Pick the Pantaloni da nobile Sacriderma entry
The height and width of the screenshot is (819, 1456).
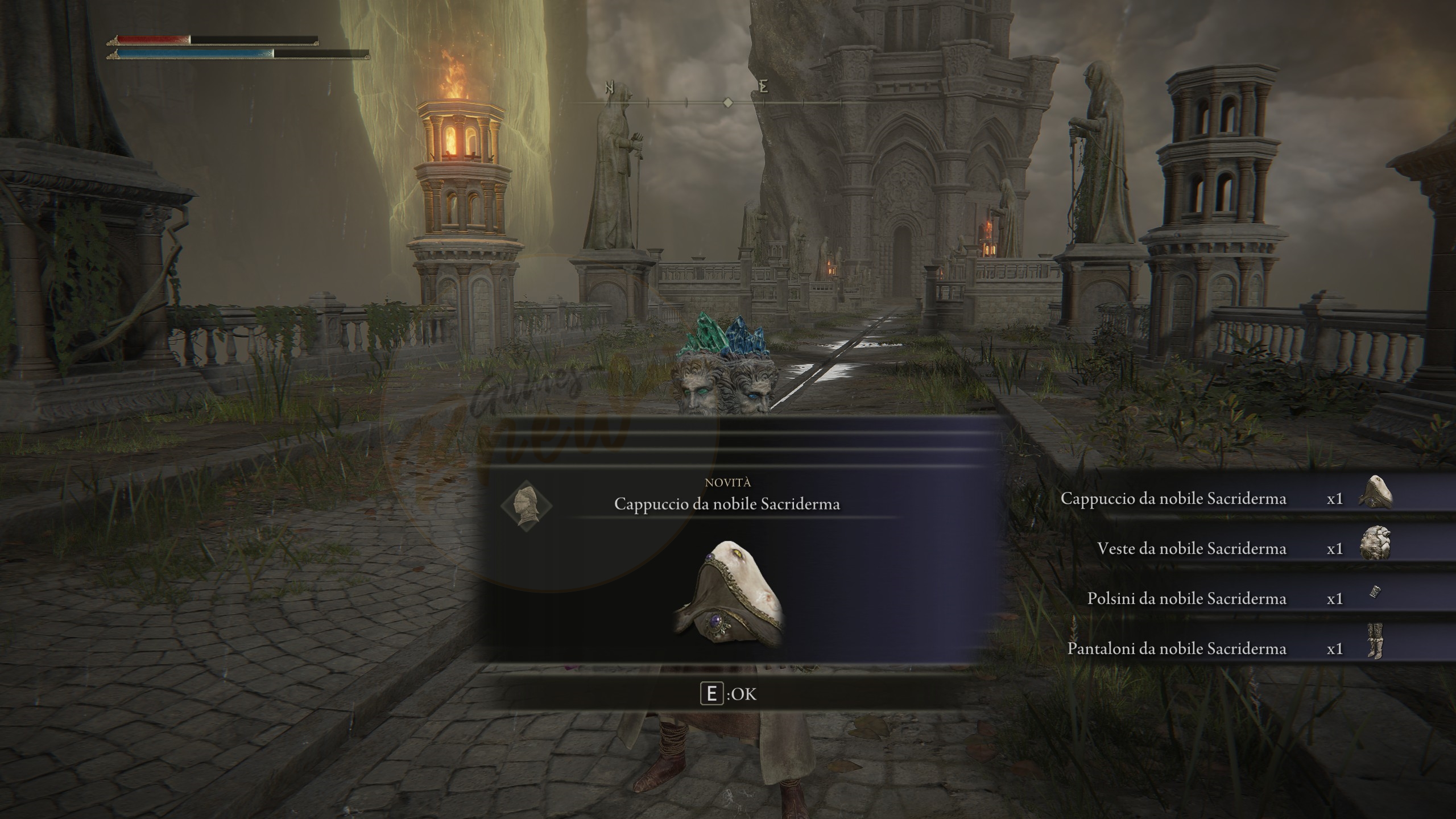[x=1223, y=648]
